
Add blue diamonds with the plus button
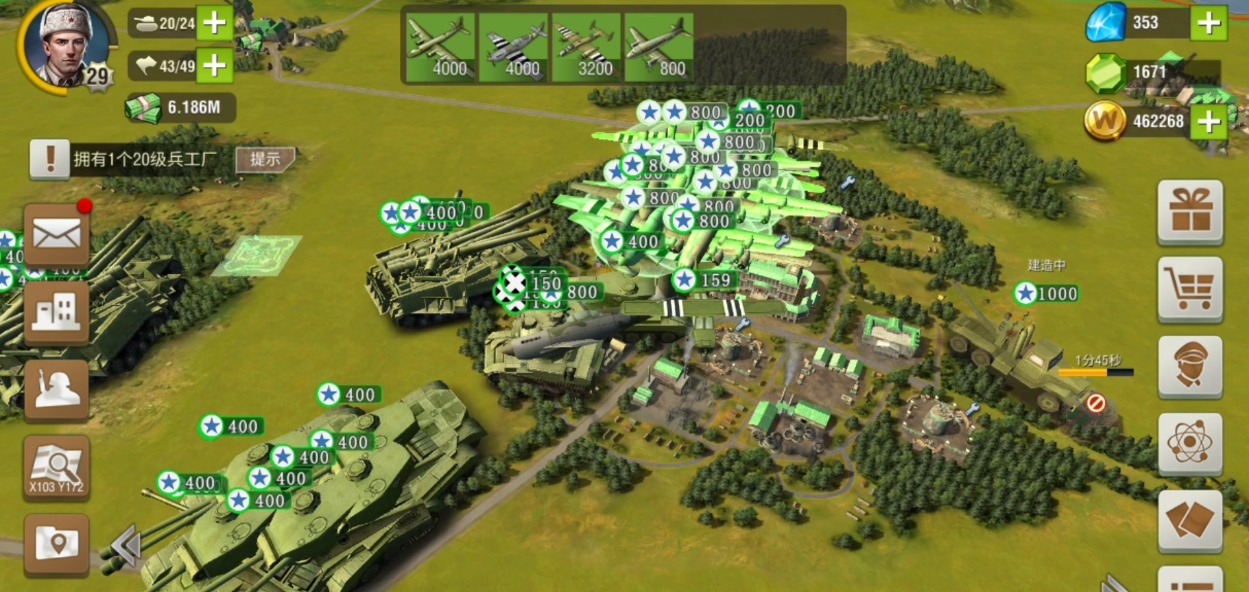(x=1208, y=22)
